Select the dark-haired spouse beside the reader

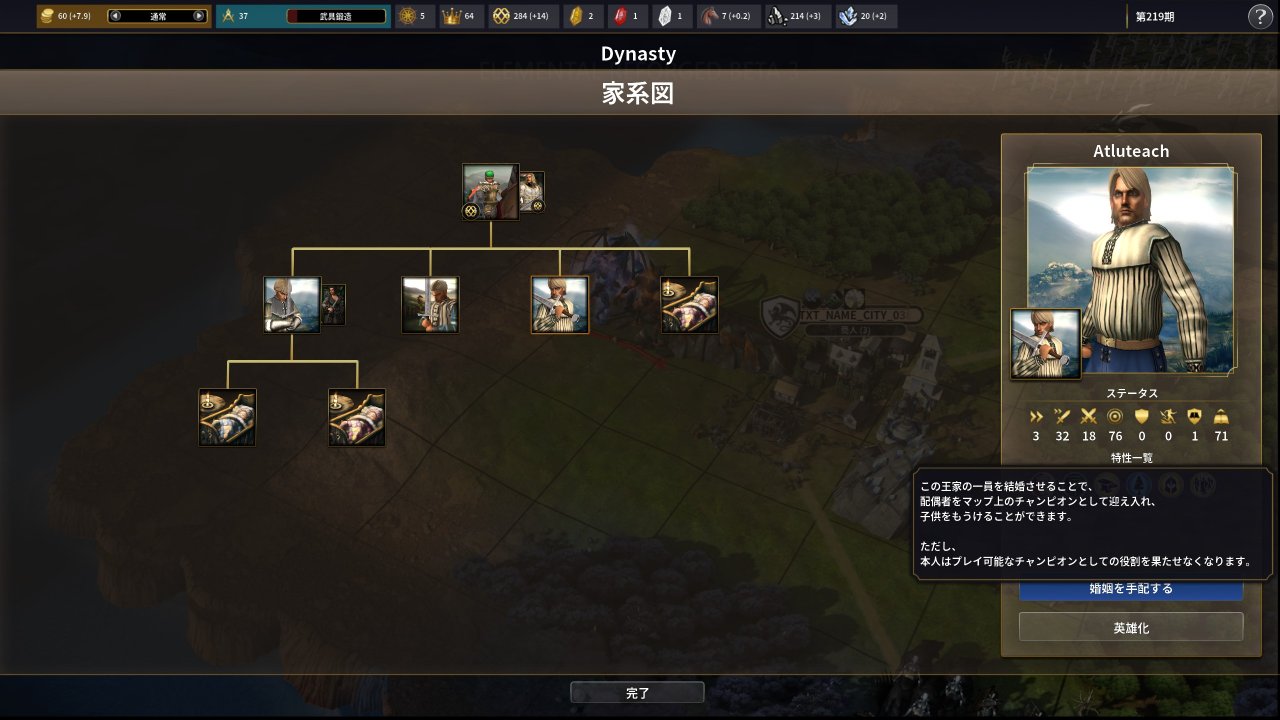click(333, 305)
